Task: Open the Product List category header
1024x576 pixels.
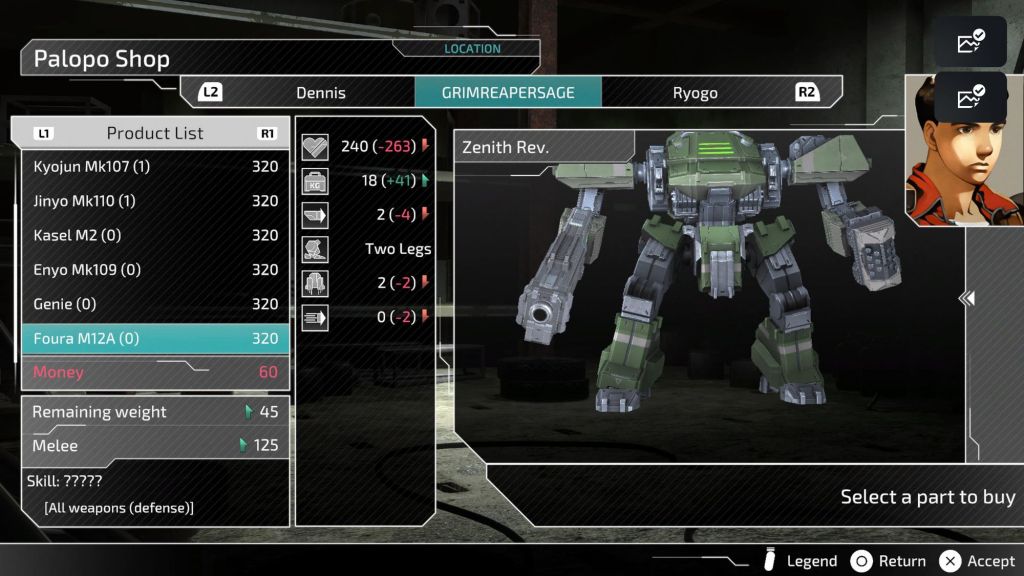Action: [x=155, y=133]
